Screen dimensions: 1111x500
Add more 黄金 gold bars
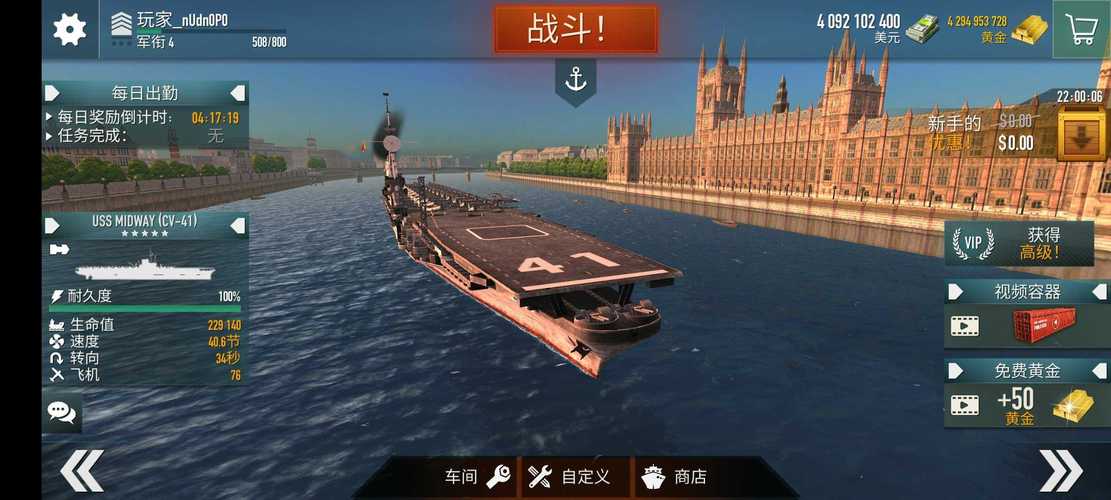point(1028,29)
